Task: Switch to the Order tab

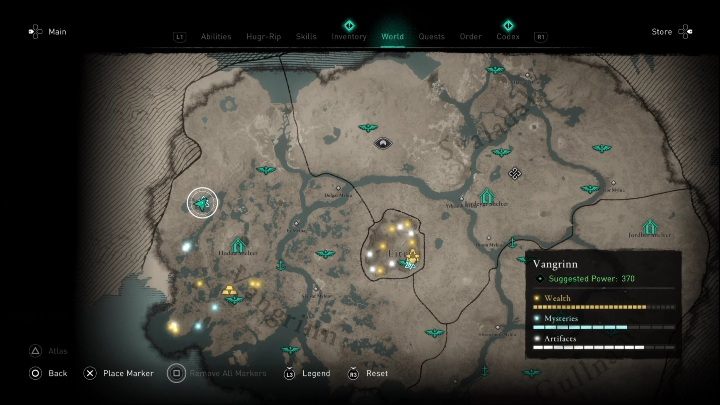Action: (470, 37)
